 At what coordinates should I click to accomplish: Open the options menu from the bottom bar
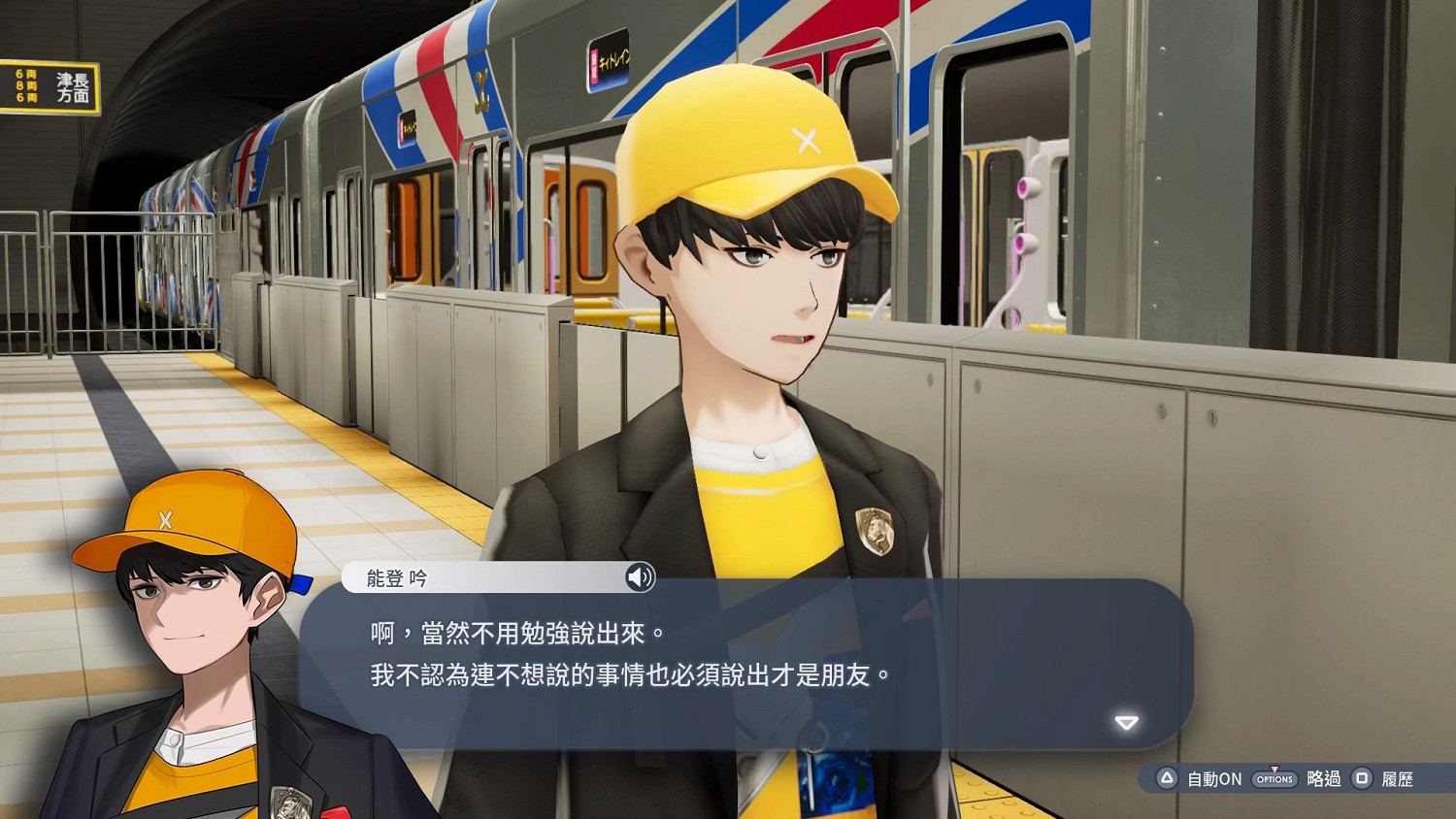(x=1273, y=778)
